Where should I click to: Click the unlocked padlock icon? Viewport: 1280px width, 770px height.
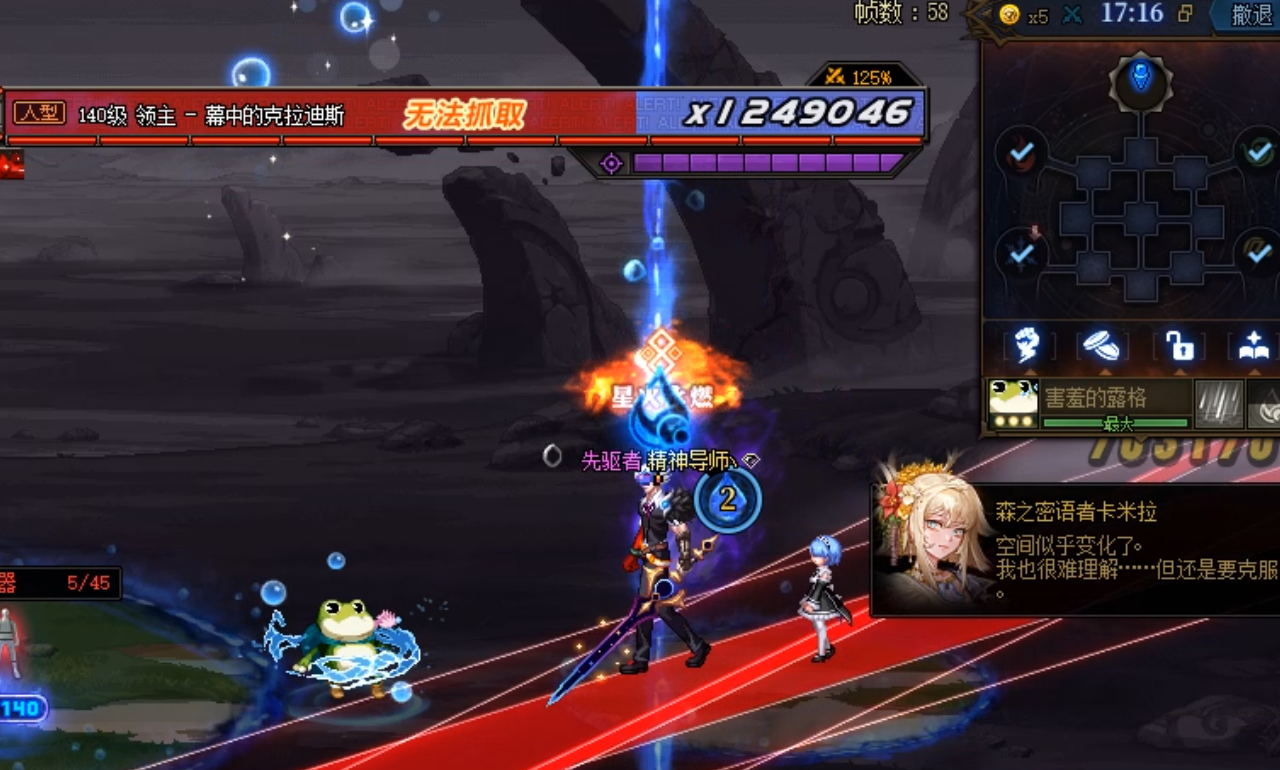coord(1179,346)
